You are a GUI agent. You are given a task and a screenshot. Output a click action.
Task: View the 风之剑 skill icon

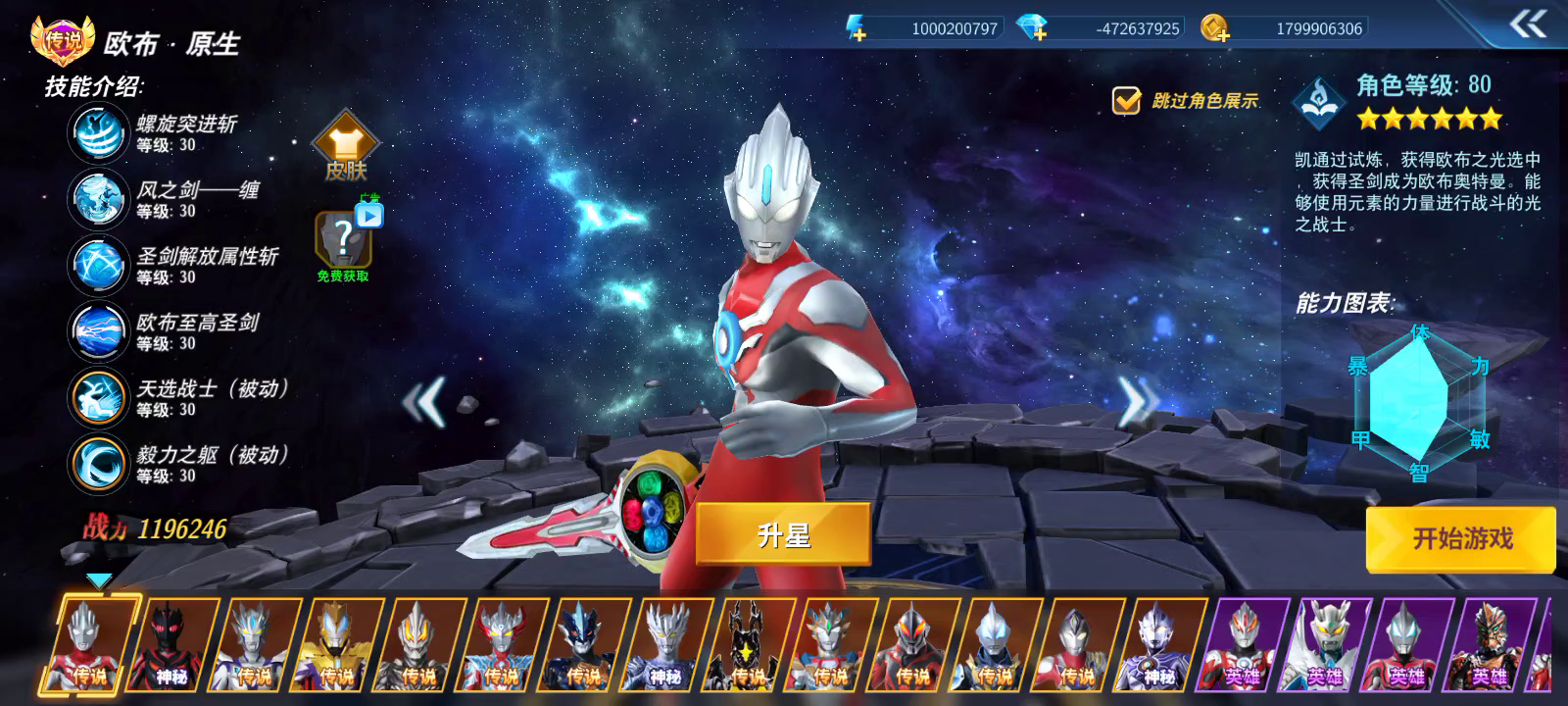(97, 198)
